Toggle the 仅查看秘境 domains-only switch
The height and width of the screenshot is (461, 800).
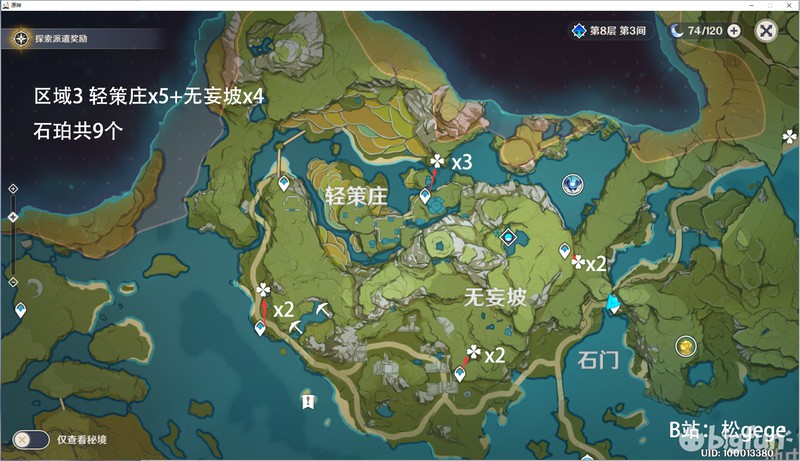(x=31, y=439)
